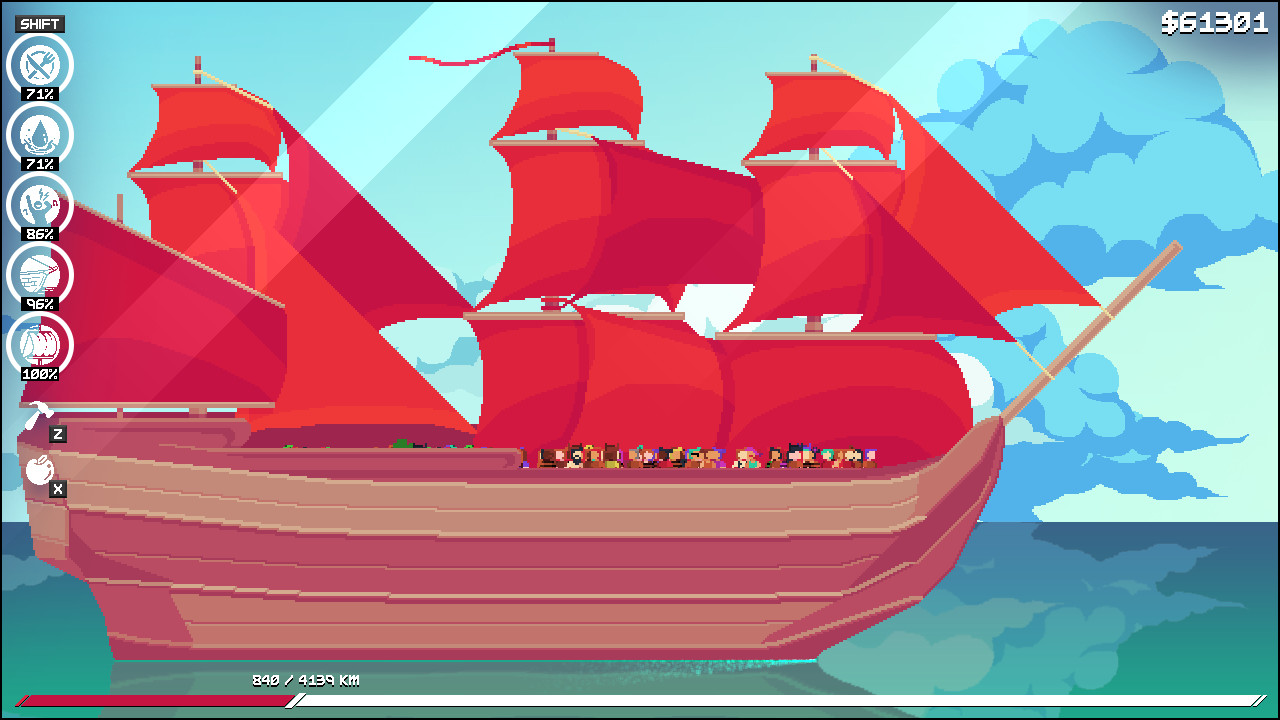
Task: Toggle the food percentage readout
Action: coord(40,94)
